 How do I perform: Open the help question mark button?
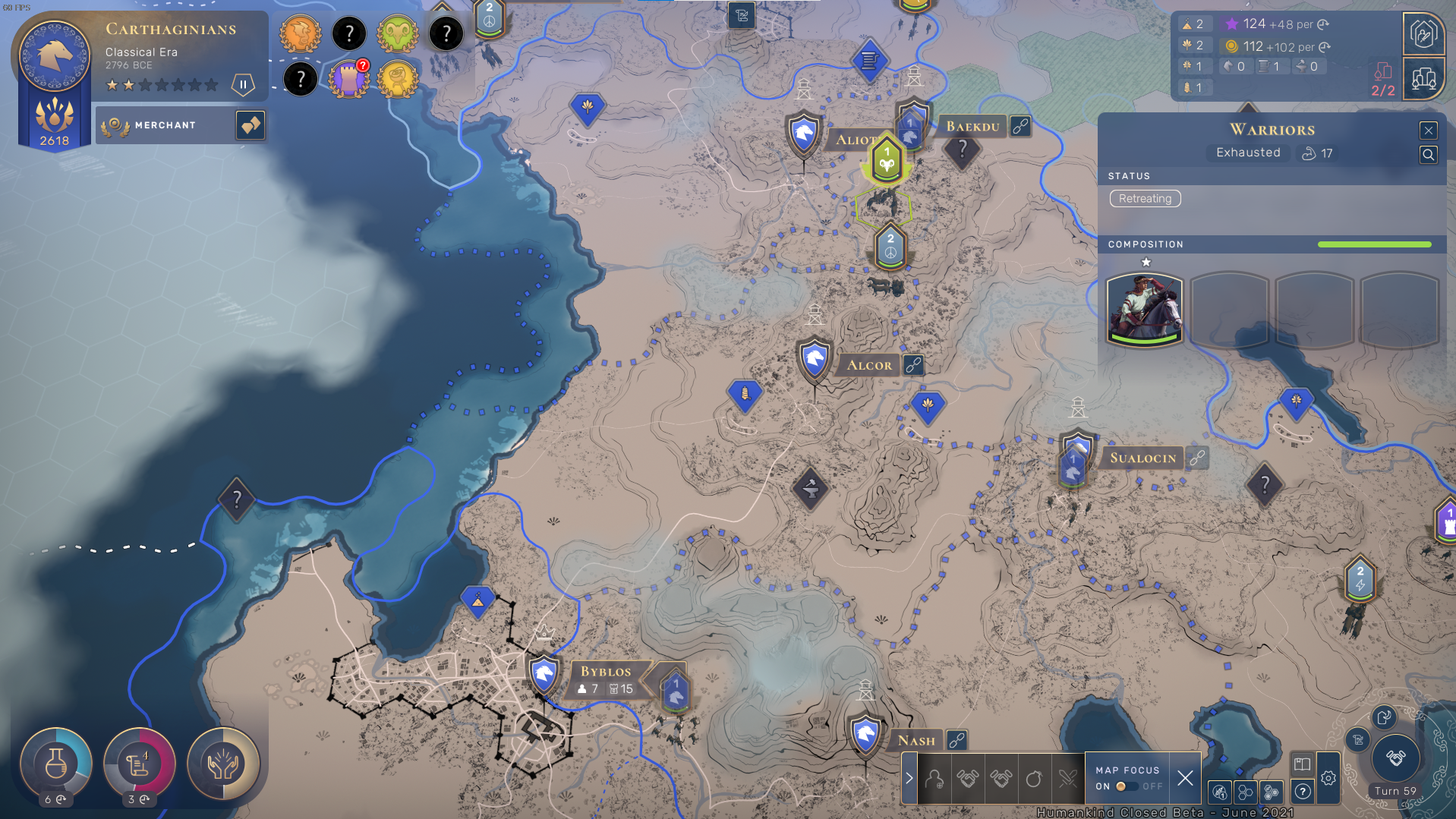pyautogui.click(x=1303, y=792)
